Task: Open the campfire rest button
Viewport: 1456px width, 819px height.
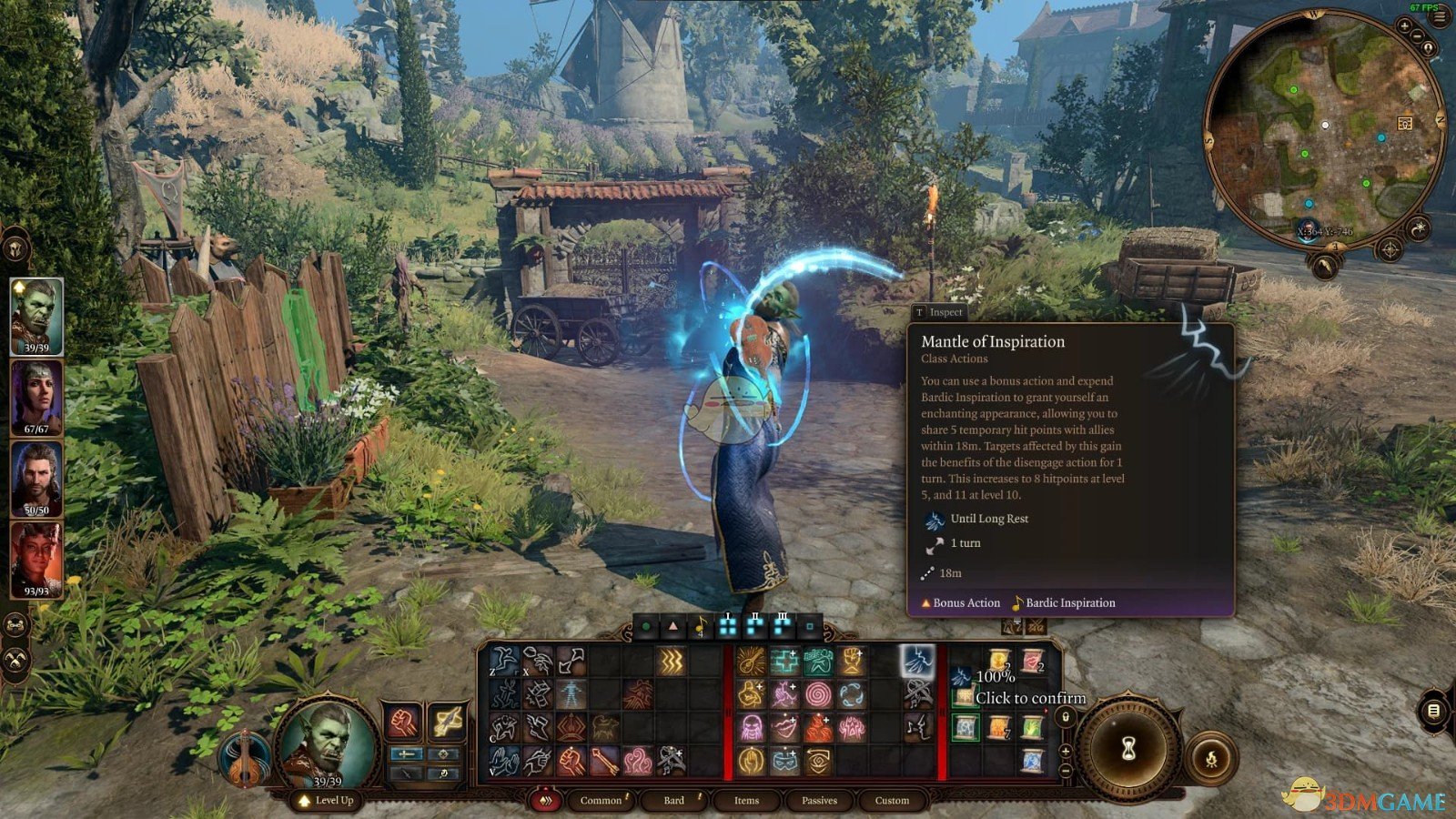Action: (1211, 758)
